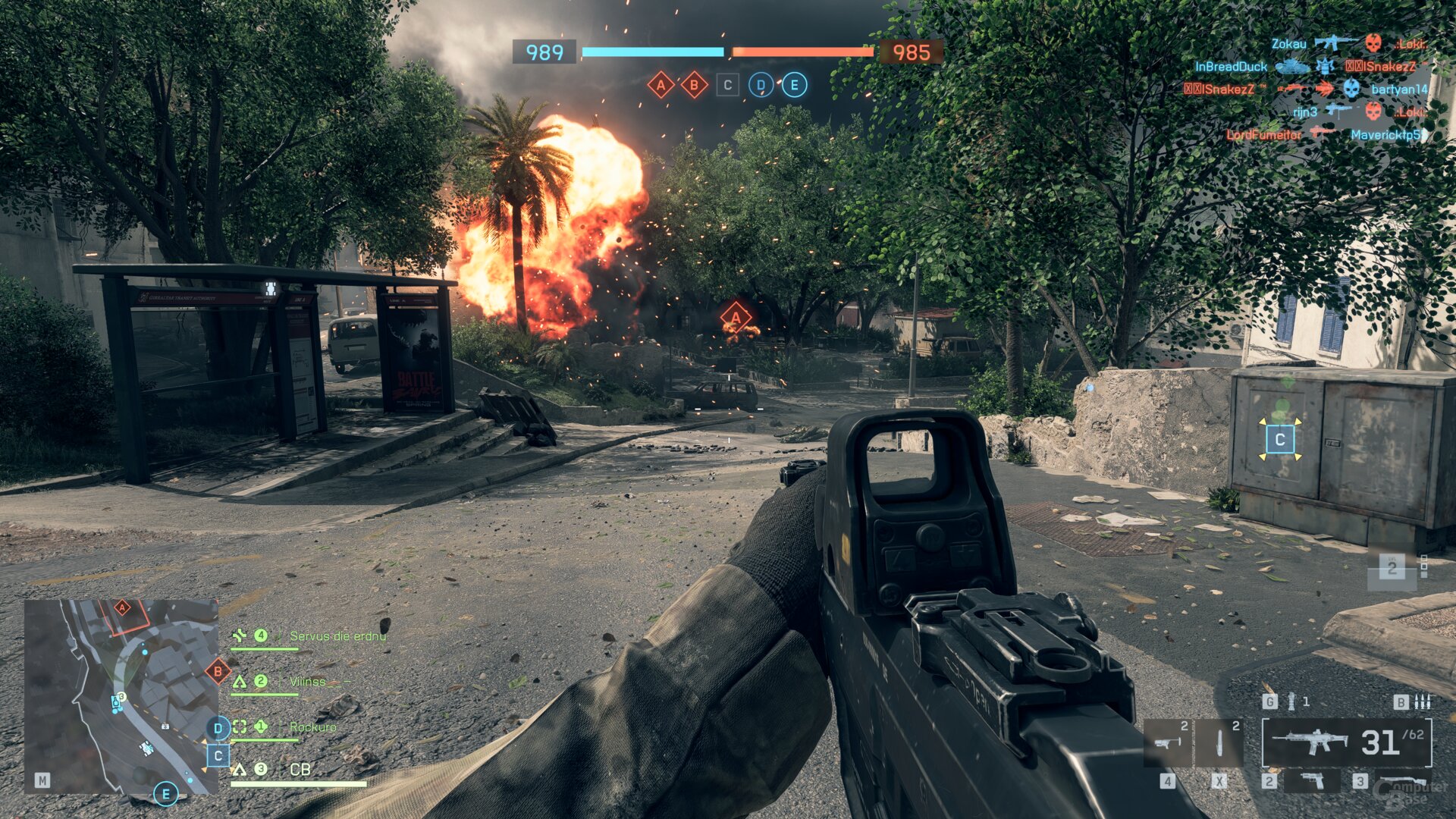Select objective C flag in top bar
This screenshot has width=1456, height=819.
(x=727, y=85)
